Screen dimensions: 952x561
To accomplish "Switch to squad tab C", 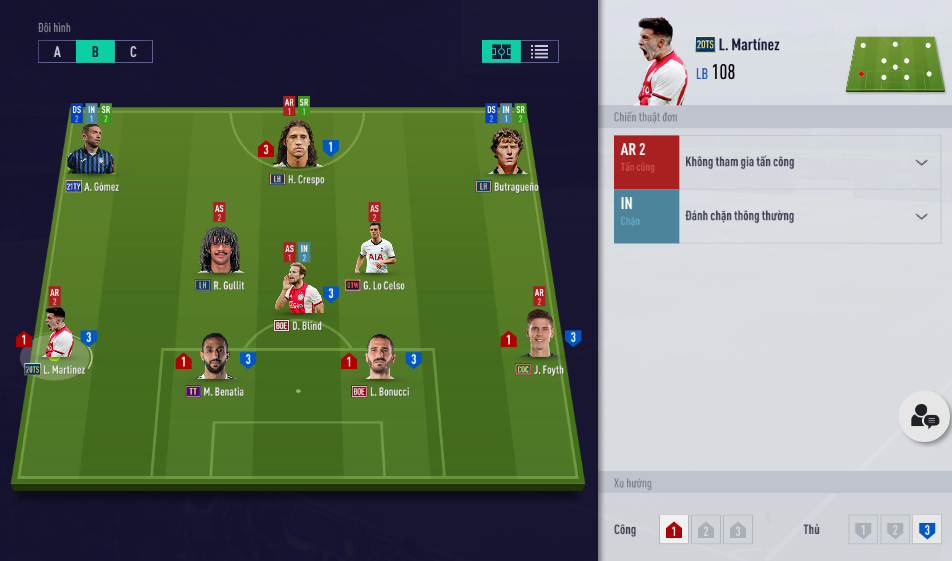I will pos(133,52).
